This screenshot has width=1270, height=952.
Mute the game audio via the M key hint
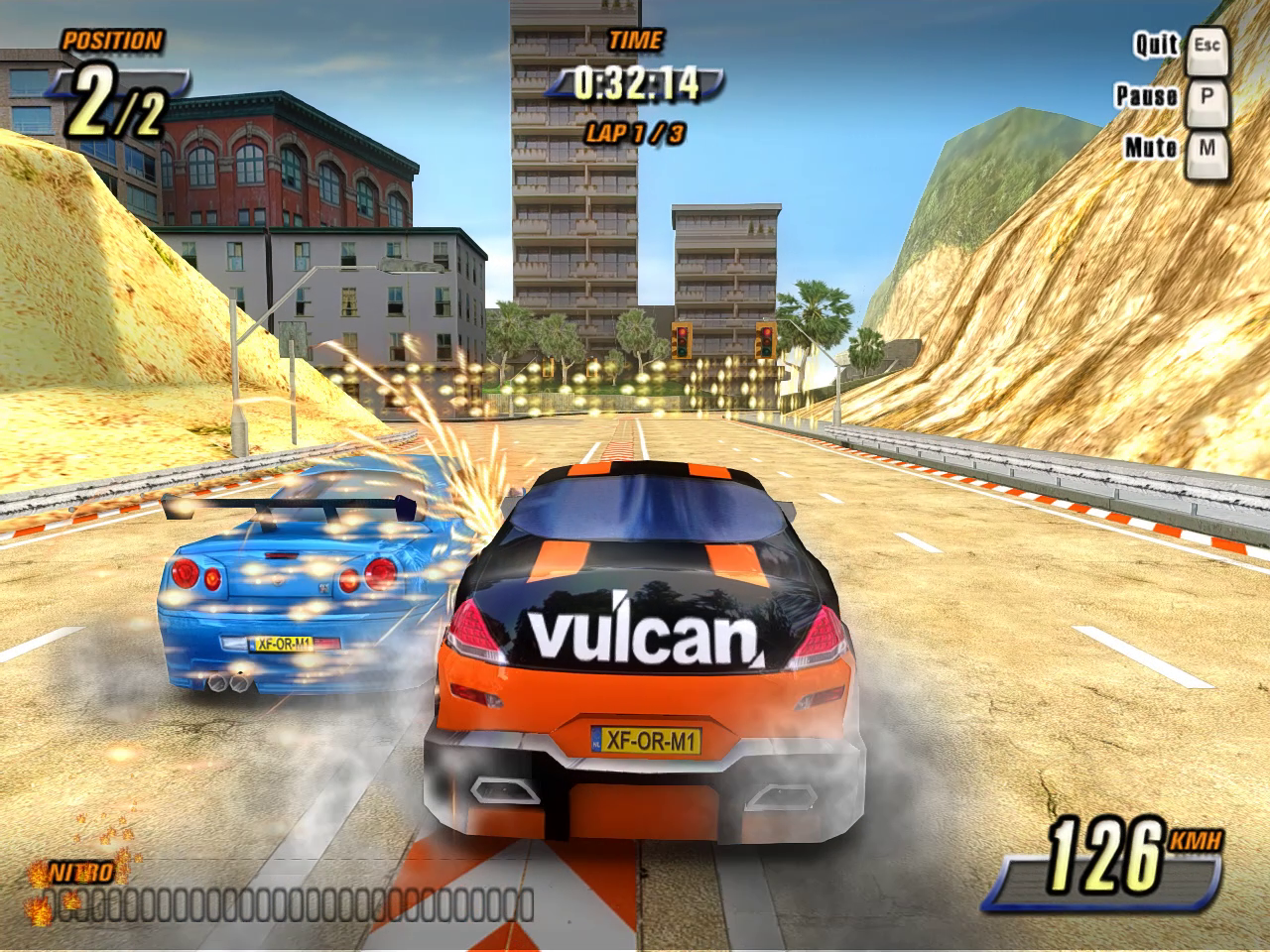point(1206,155)
